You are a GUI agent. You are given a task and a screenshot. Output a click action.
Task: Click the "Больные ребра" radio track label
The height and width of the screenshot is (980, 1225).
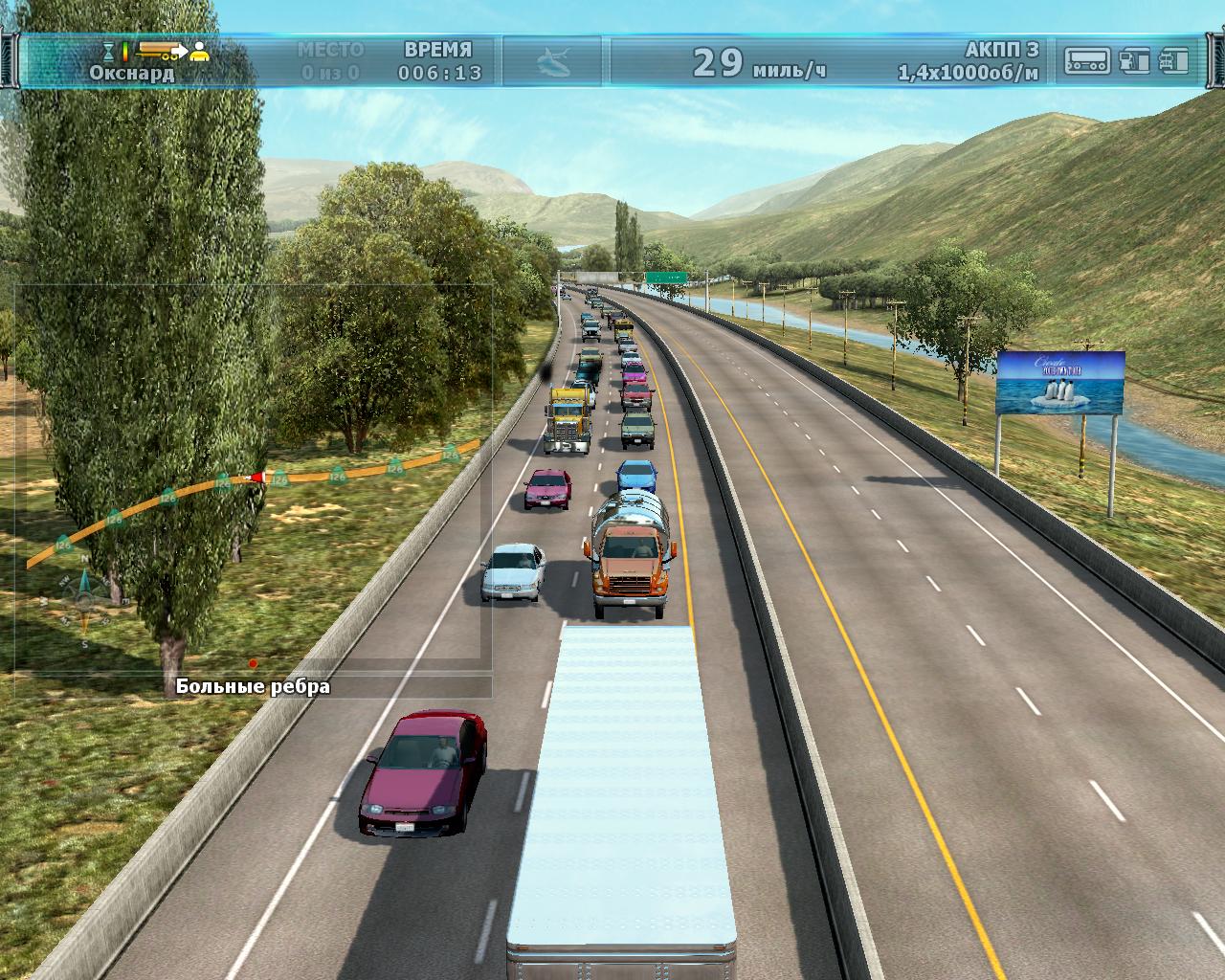[x=253, y=686]
